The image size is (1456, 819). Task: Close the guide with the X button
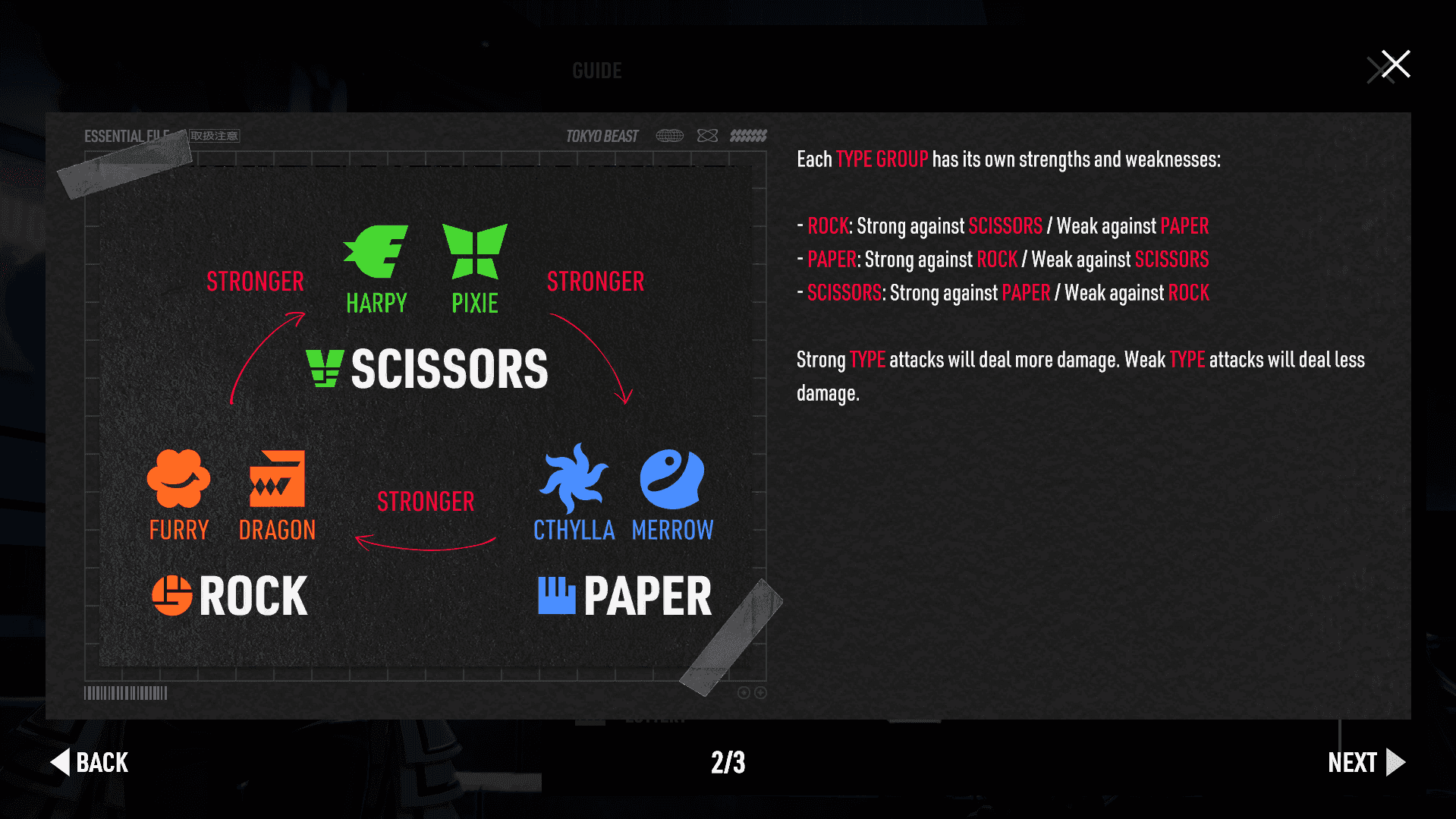(1395, 65)
